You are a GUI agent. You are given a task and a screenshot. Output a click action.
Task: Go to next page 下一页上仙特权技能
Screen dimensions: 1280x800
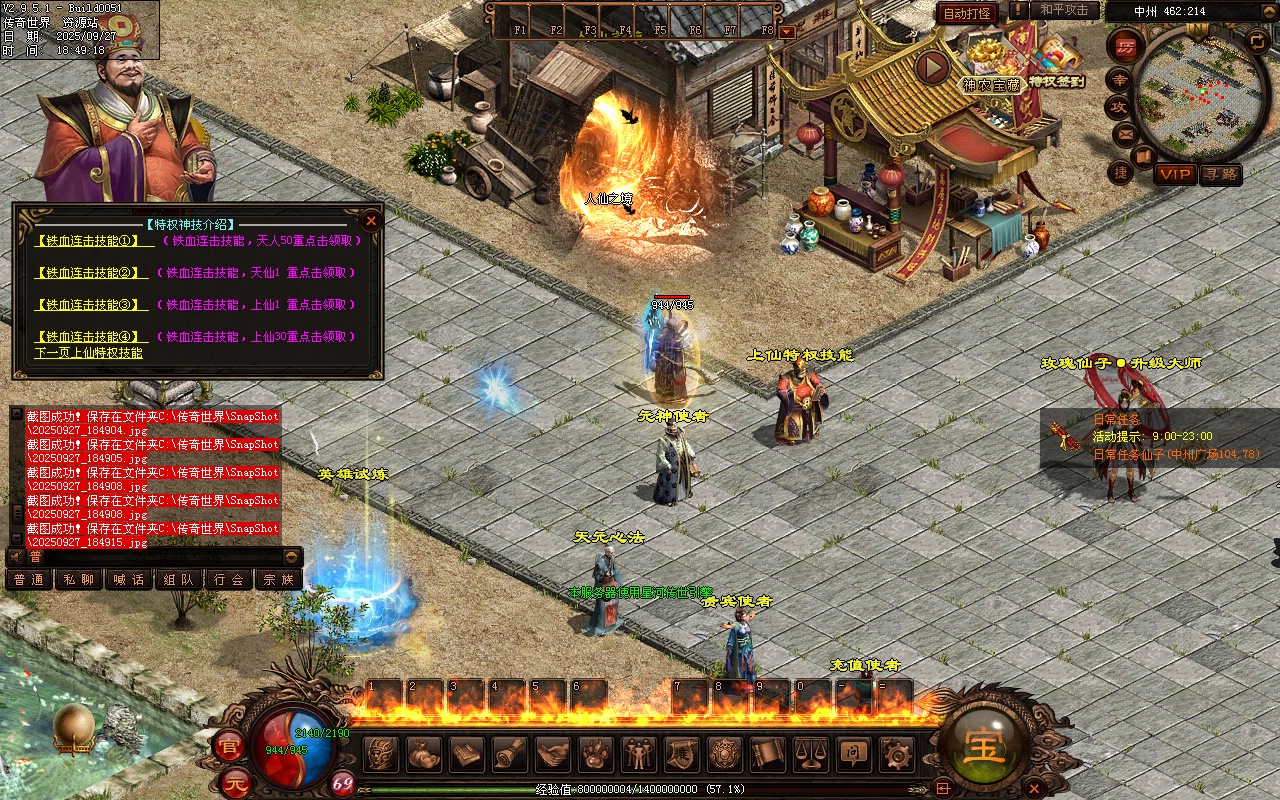click(x=89, y=353)
